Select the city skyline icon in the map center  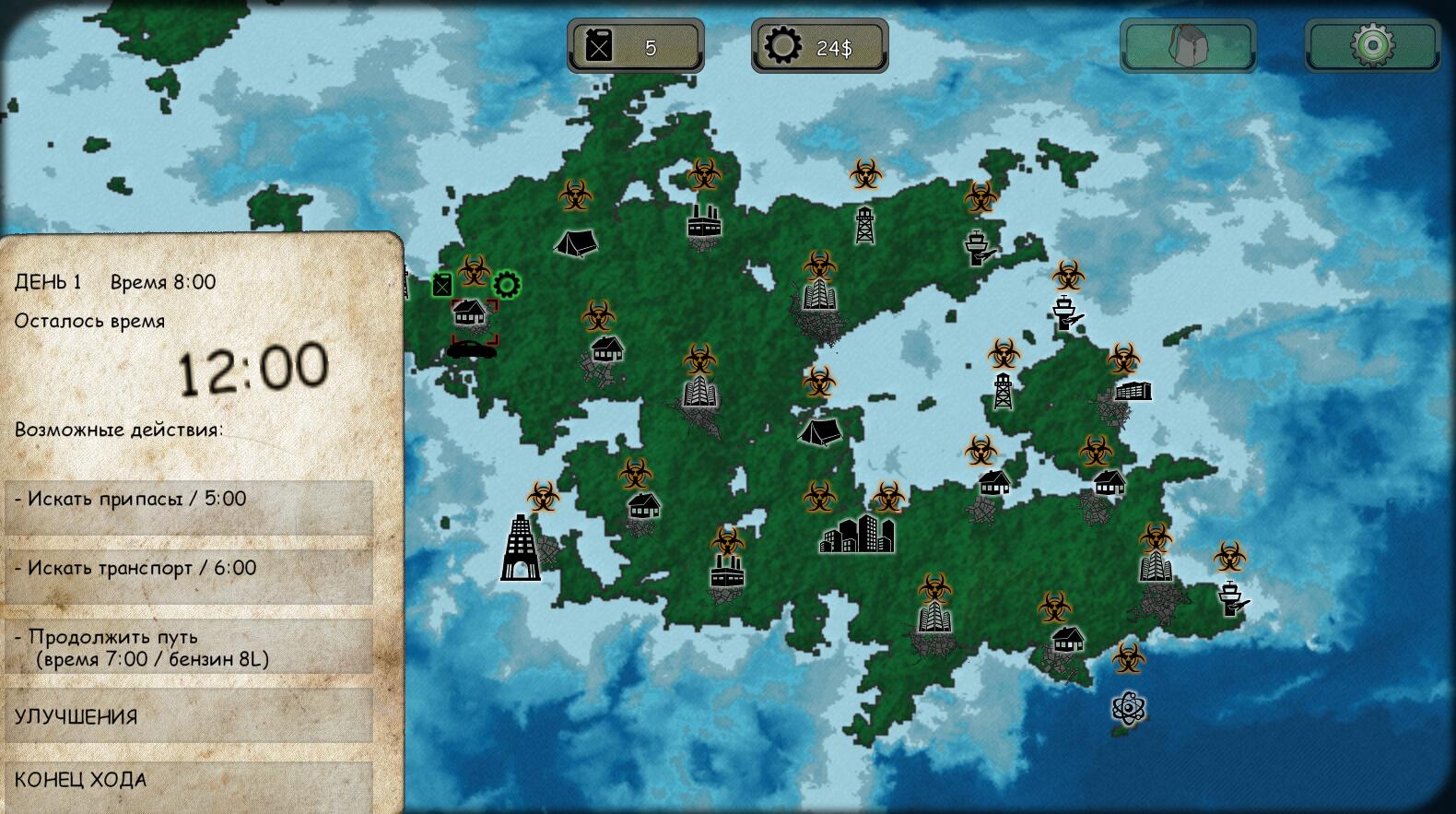(x=857, y=535)
